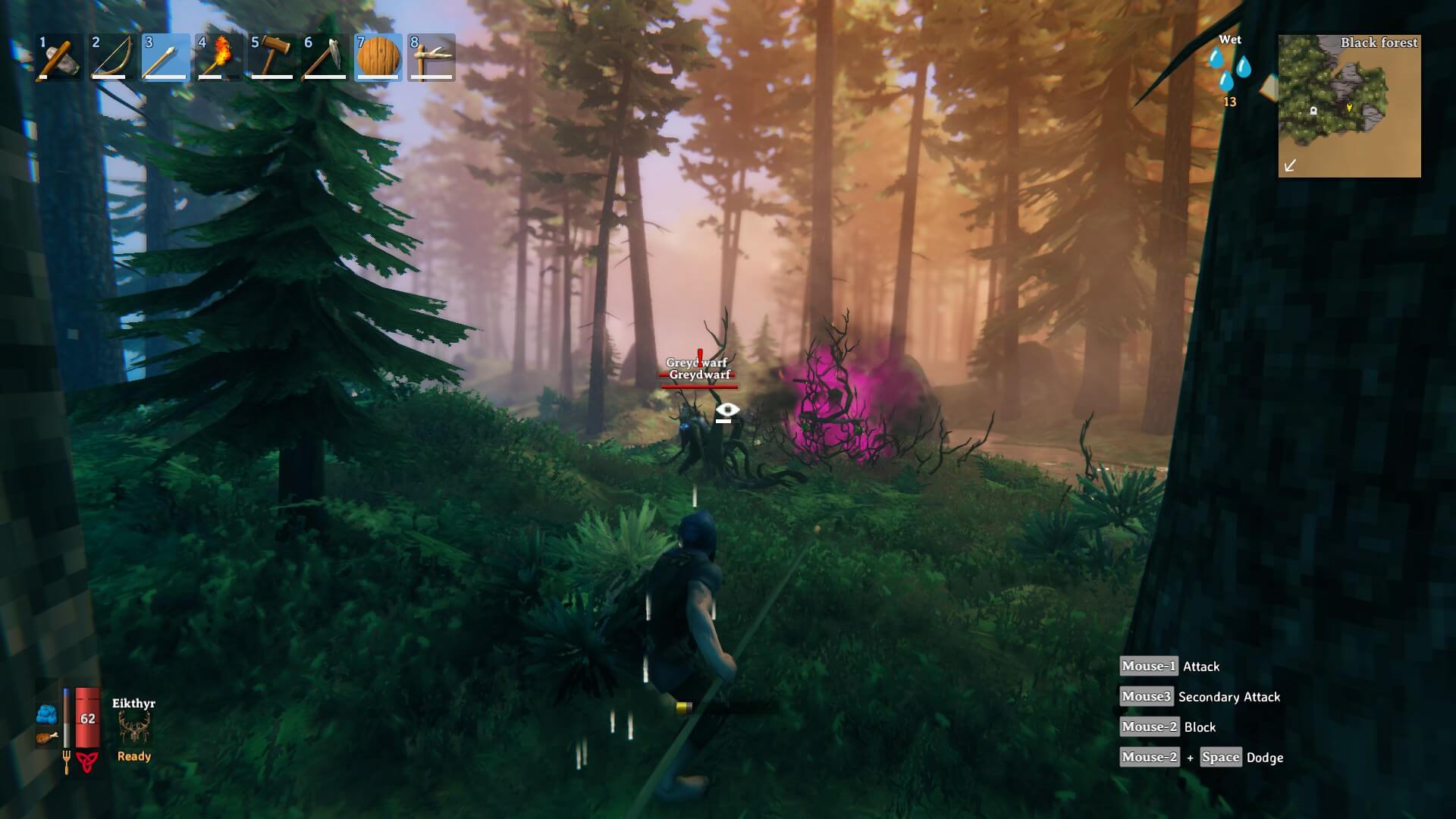1456x819 pixels.
Task: Select the stone axe in hotbar slot 1
Action: pyautogui.click(x=59, y=57)
